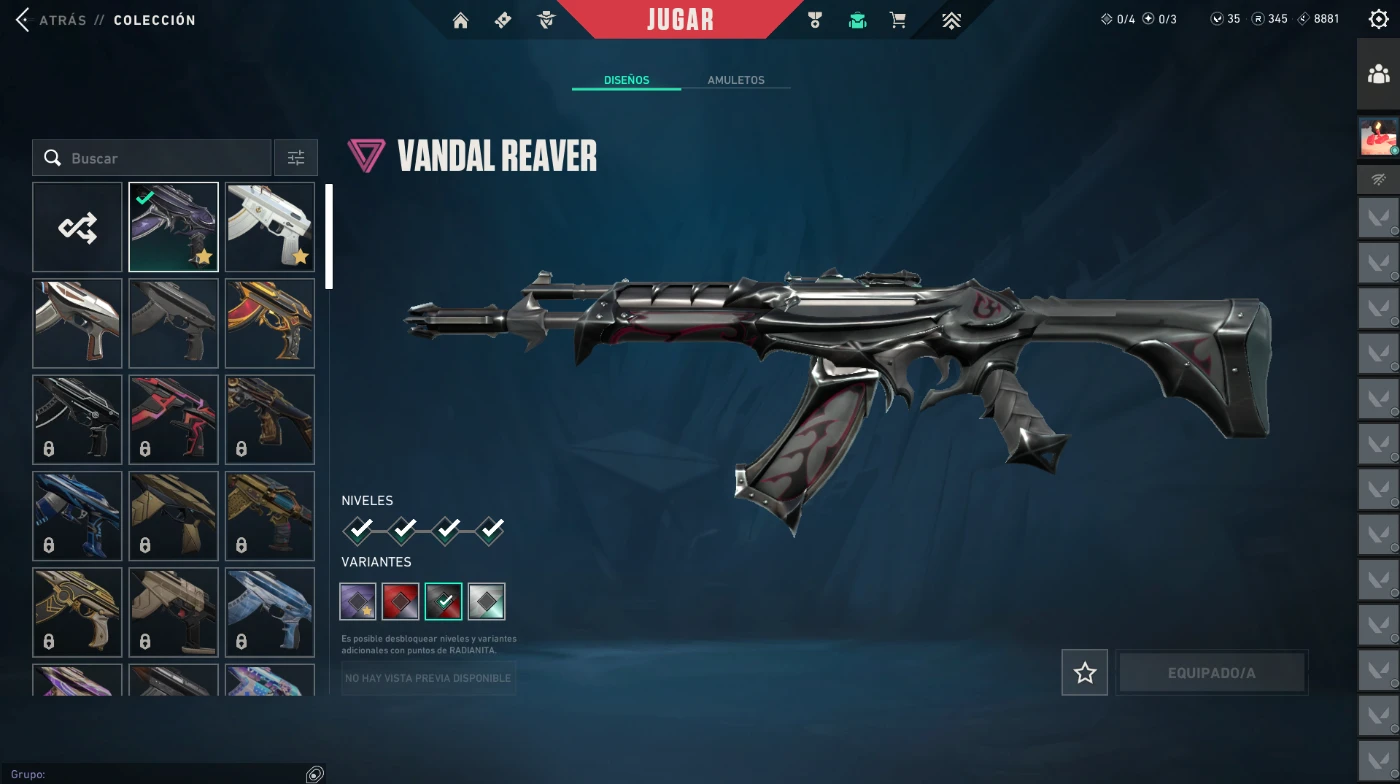Click the player avatar portrait
The image size is (1400, 784).
(1378, 136)
